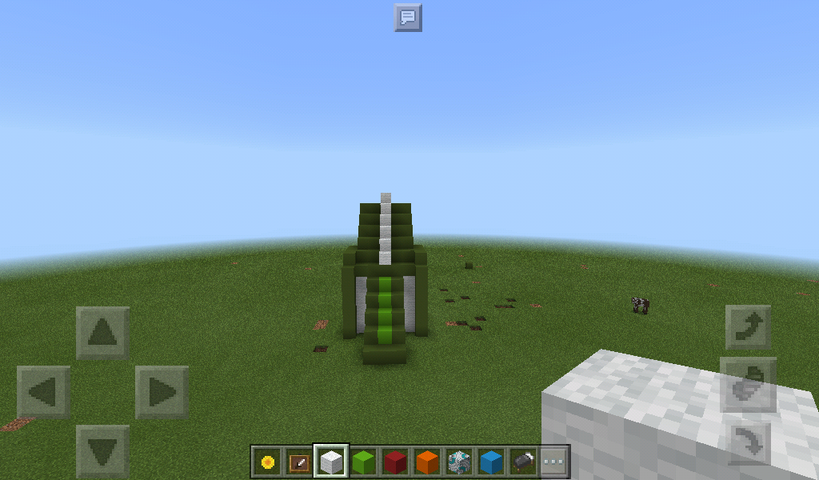819x480 pixels.
Task: Tap the fly down arrow button
Action: pos(748,440)
